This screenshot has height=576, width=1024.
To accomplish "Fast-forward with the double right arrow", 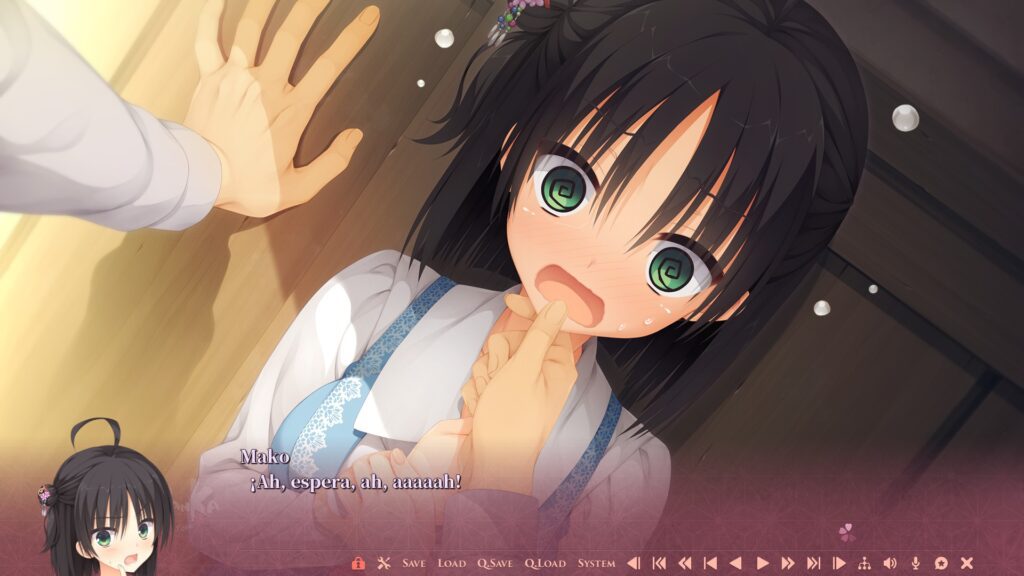I will coord(788,563).
